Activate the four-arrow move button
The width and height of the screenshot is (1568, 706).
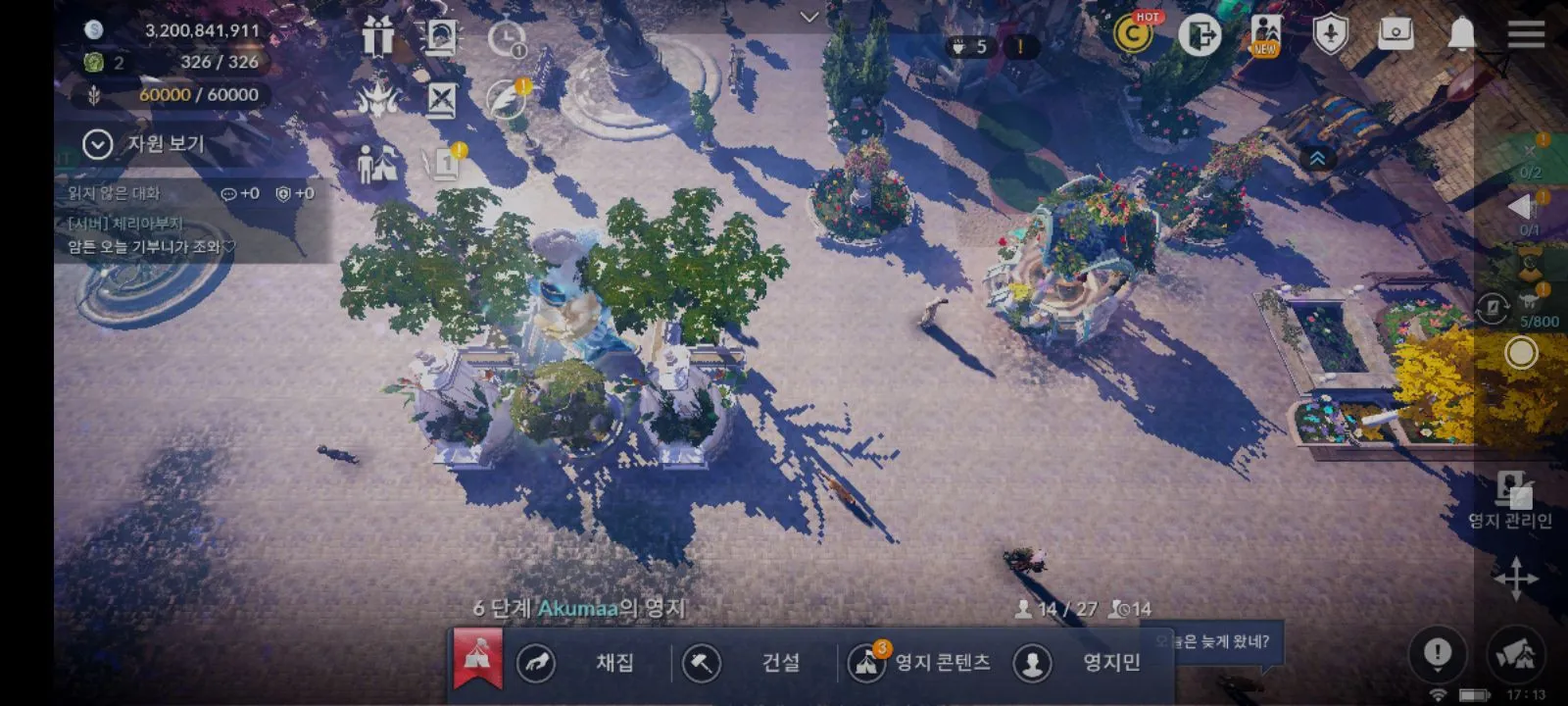pos(1515,578)
